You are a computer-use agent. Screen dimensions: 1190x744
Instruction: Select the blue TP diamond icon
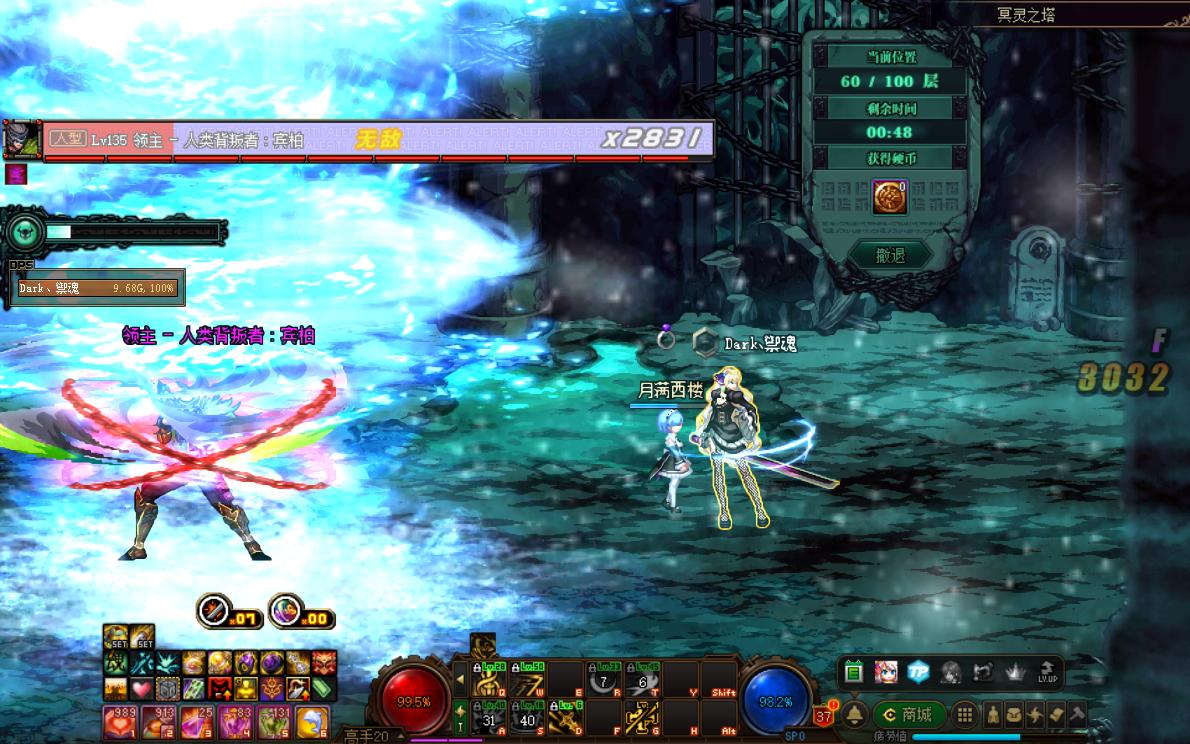(x=918, y=672)
